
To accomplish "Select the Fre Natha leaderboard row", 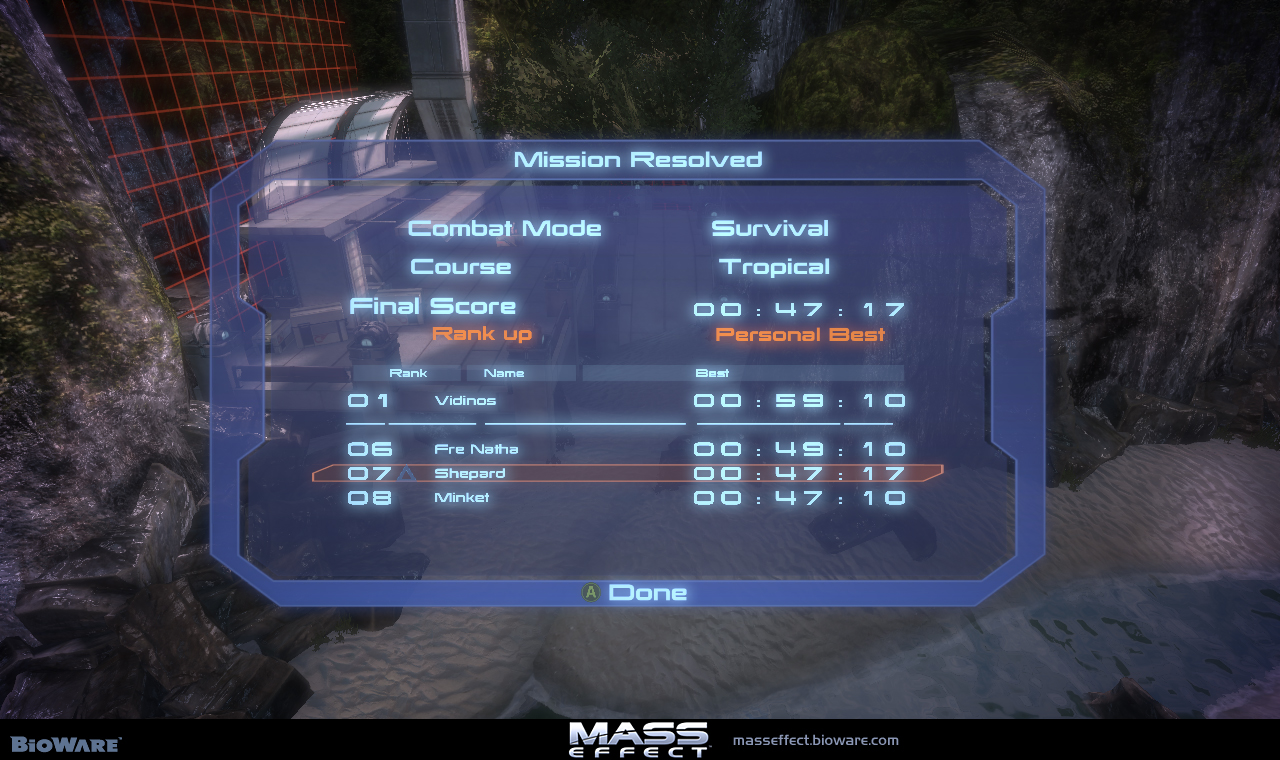I will (626, 449).
